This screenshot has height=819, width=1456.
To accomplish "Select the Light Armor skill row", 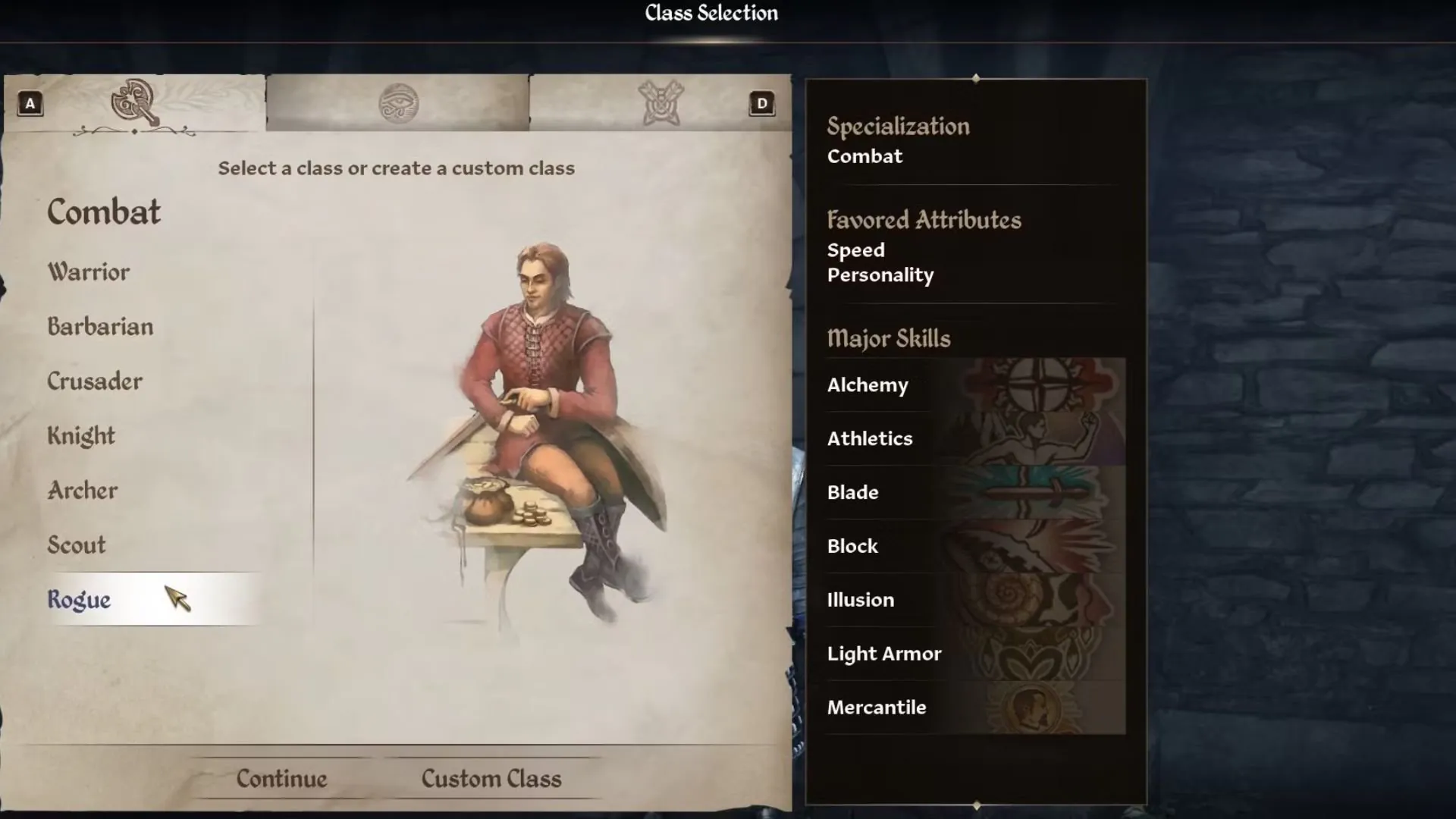I will [x=975, y=654].
